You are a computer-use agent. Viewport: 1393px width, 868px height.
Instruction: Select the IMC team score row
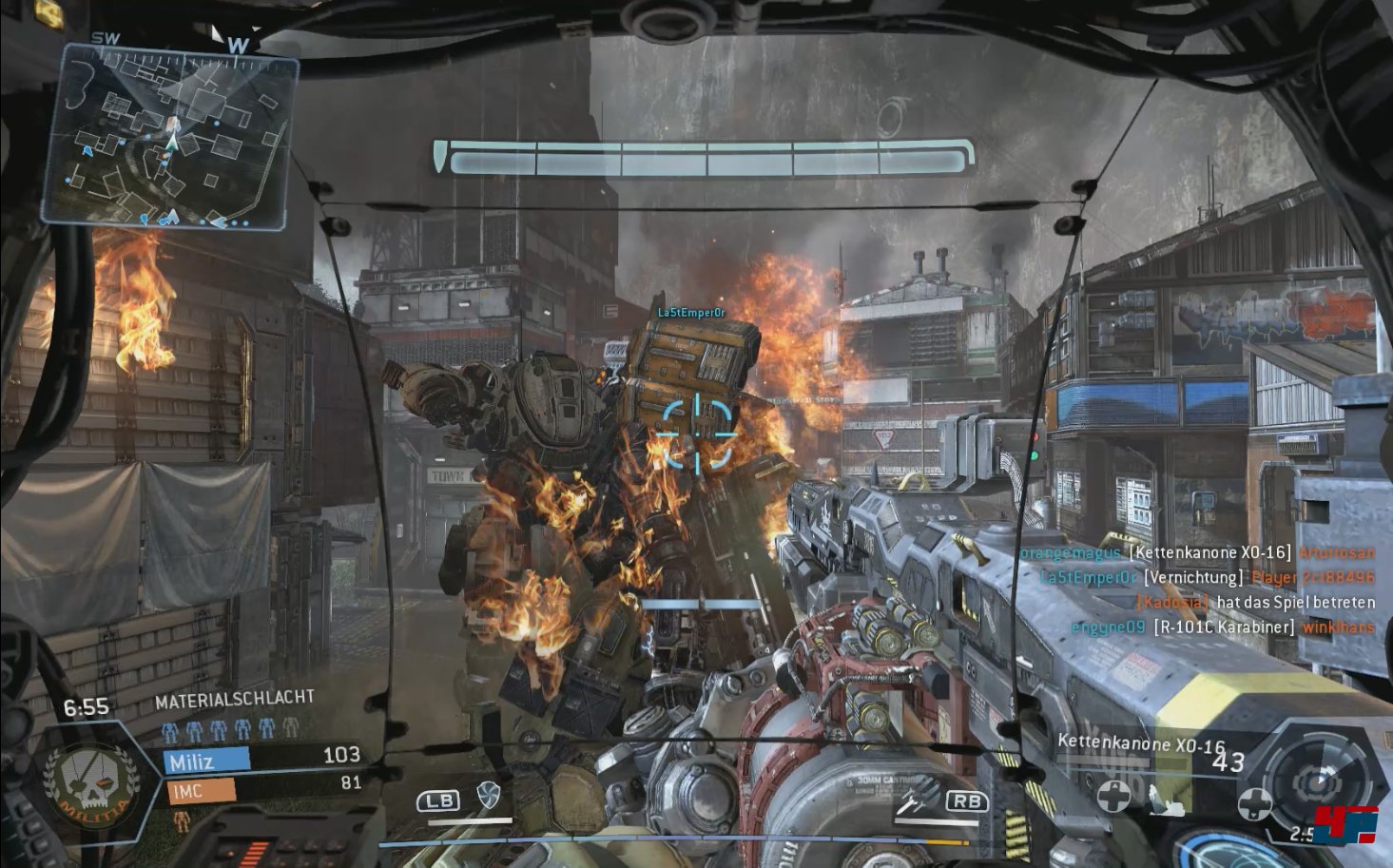262,787
